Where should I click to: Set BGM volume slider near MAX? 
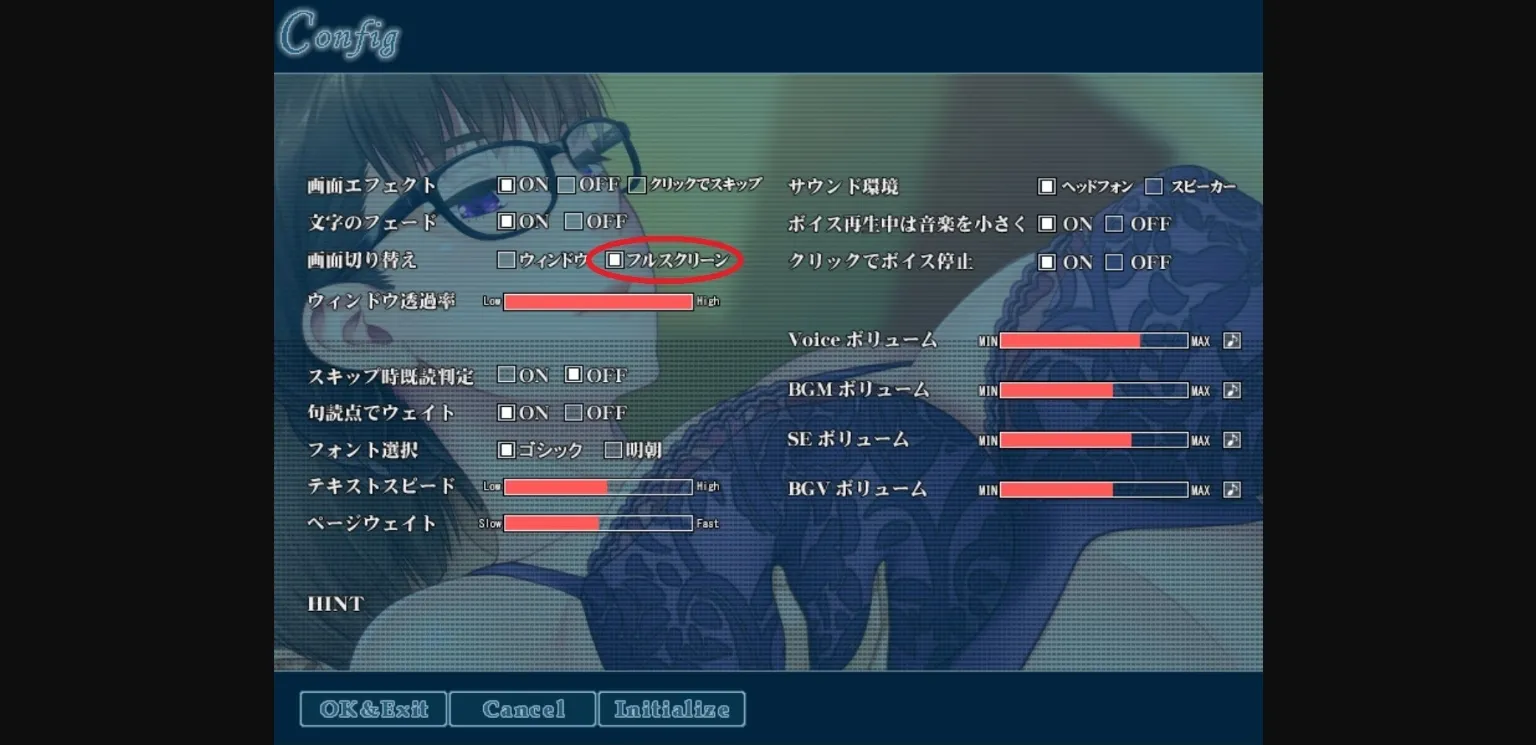pyautogui.click(x=1175, y=390)
